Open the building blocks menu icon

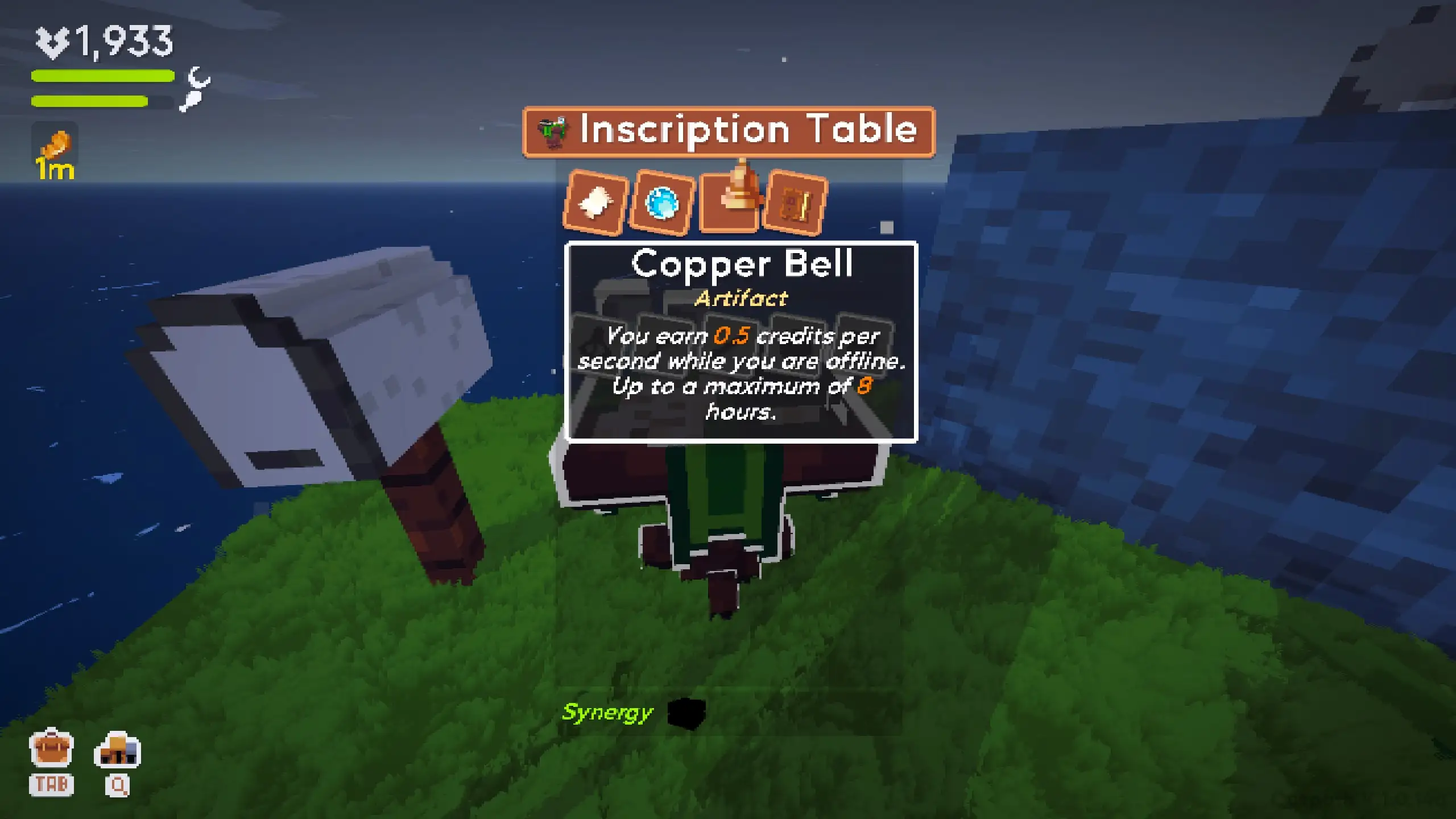(x=117, y=750)
